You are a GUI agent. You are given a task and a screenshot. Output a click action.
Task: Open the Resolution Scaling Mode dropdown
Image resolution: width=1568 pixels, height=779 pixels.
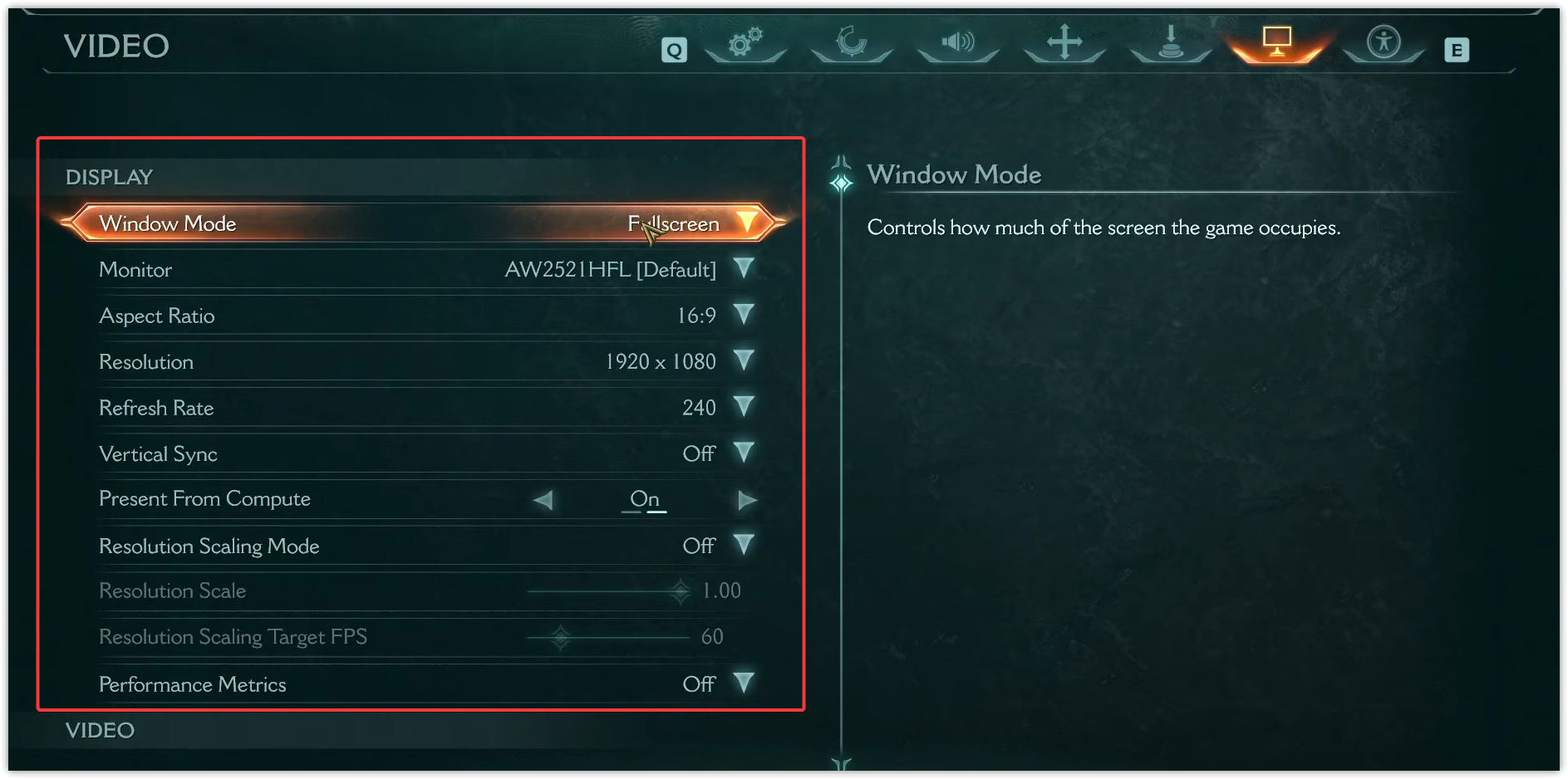744,546
